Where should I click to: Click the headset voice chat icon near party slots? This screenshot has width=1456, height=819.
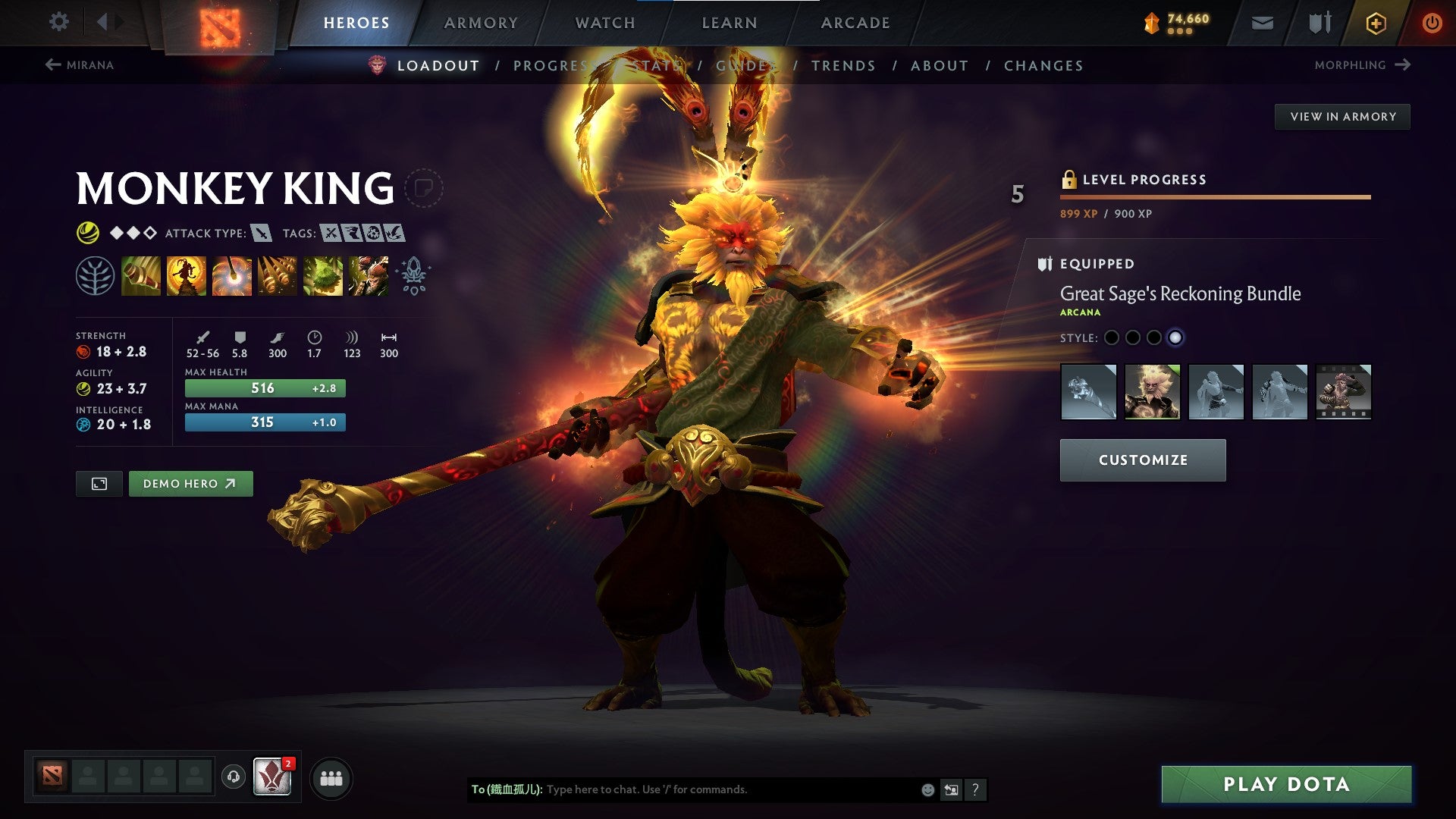pos(232,777)
